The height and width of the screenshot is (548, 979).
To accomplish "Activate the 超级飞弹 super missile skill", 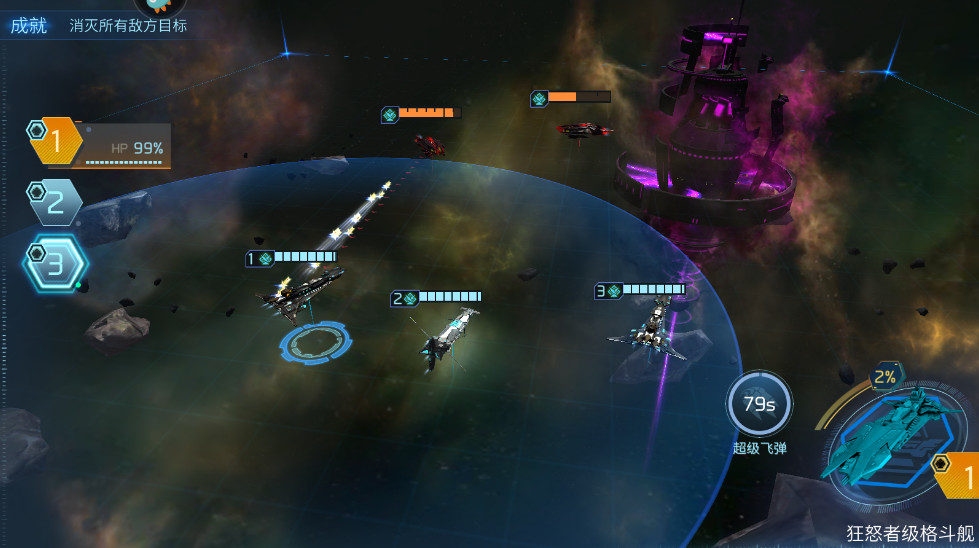I will pyautogui.click(x=759, y=405).
